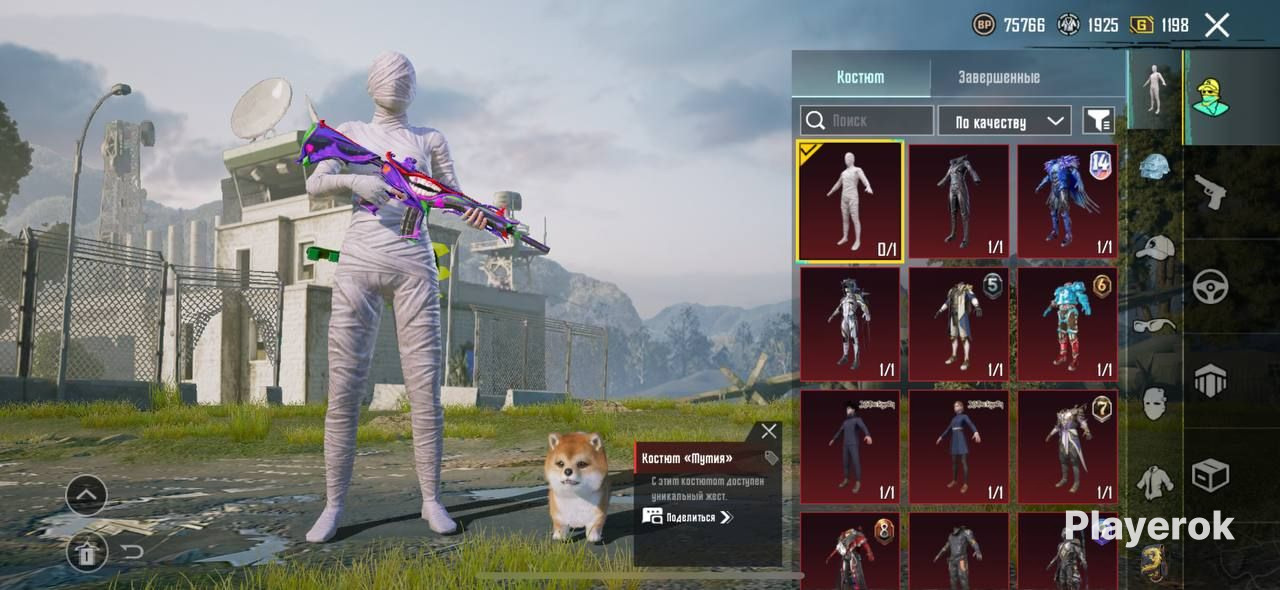Viewport: 1280px width, 590px height.
Task: Open the glasses category
Action: pos(1155,325)
